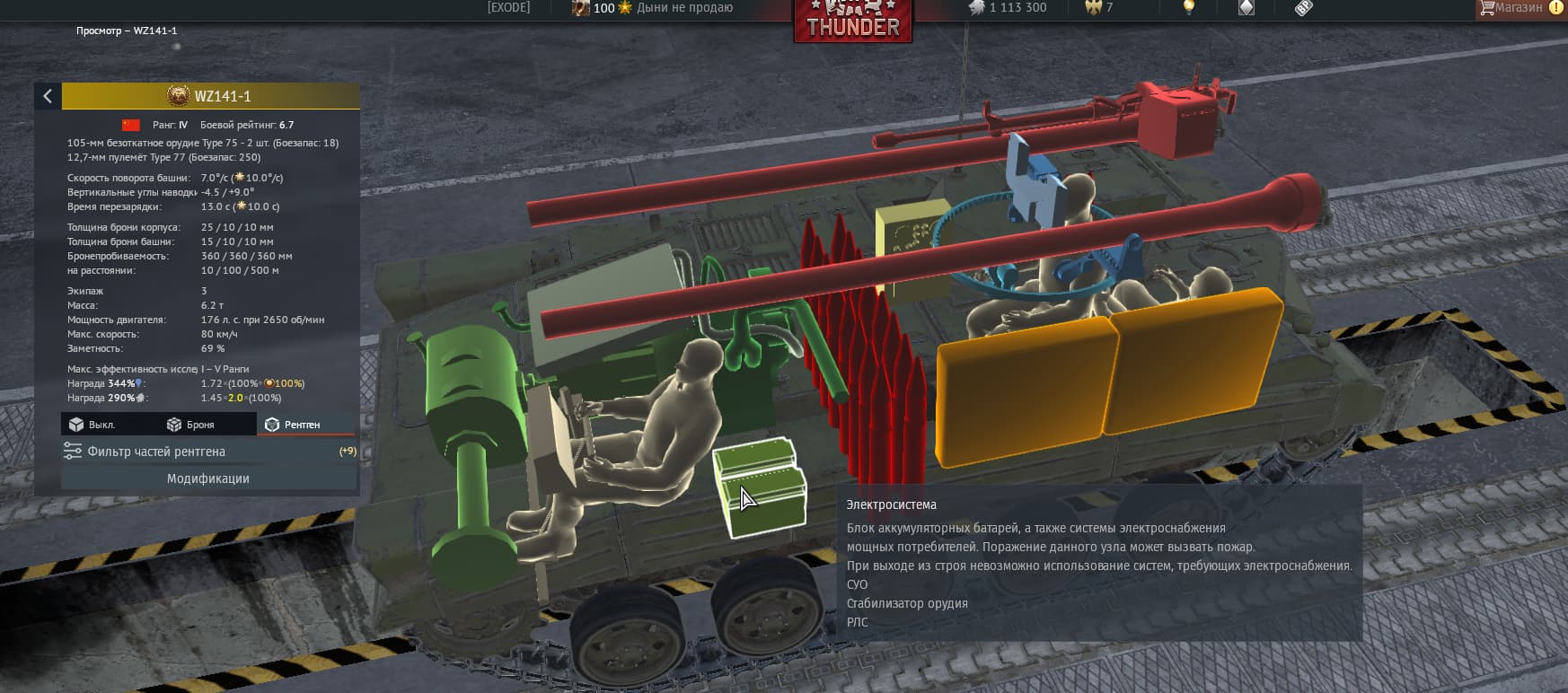This screenshot has width=1568, height=693.
Task: Click the Просмотр – WZ141-1 breadcrumb
Action: (x=127, y=30)
